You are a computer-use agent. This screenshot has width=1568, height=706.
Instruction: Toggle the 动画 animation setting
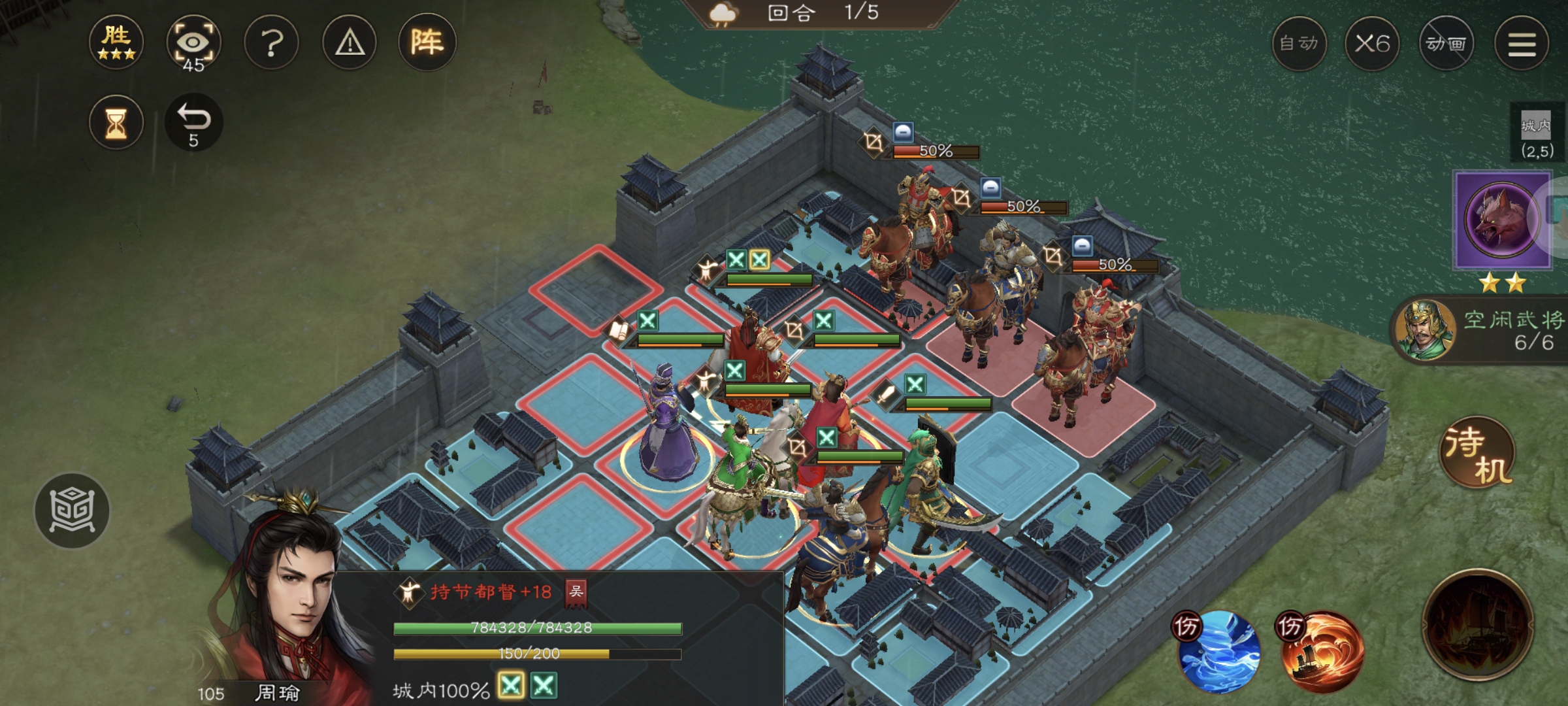pyautogui.click(x=1446, y=44)
